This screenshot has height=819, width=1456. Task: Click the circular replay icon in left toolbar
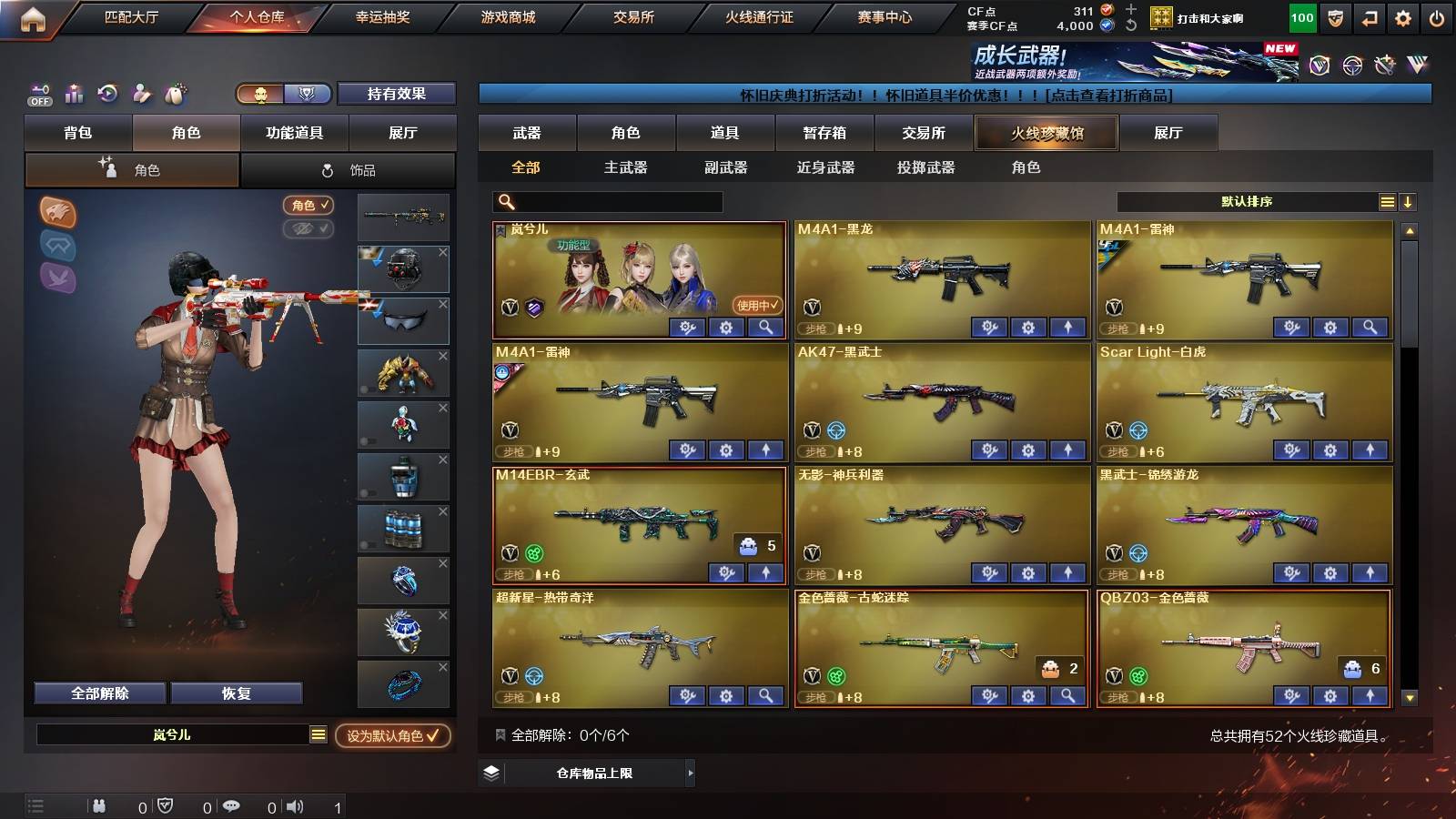tap(107, 94)
